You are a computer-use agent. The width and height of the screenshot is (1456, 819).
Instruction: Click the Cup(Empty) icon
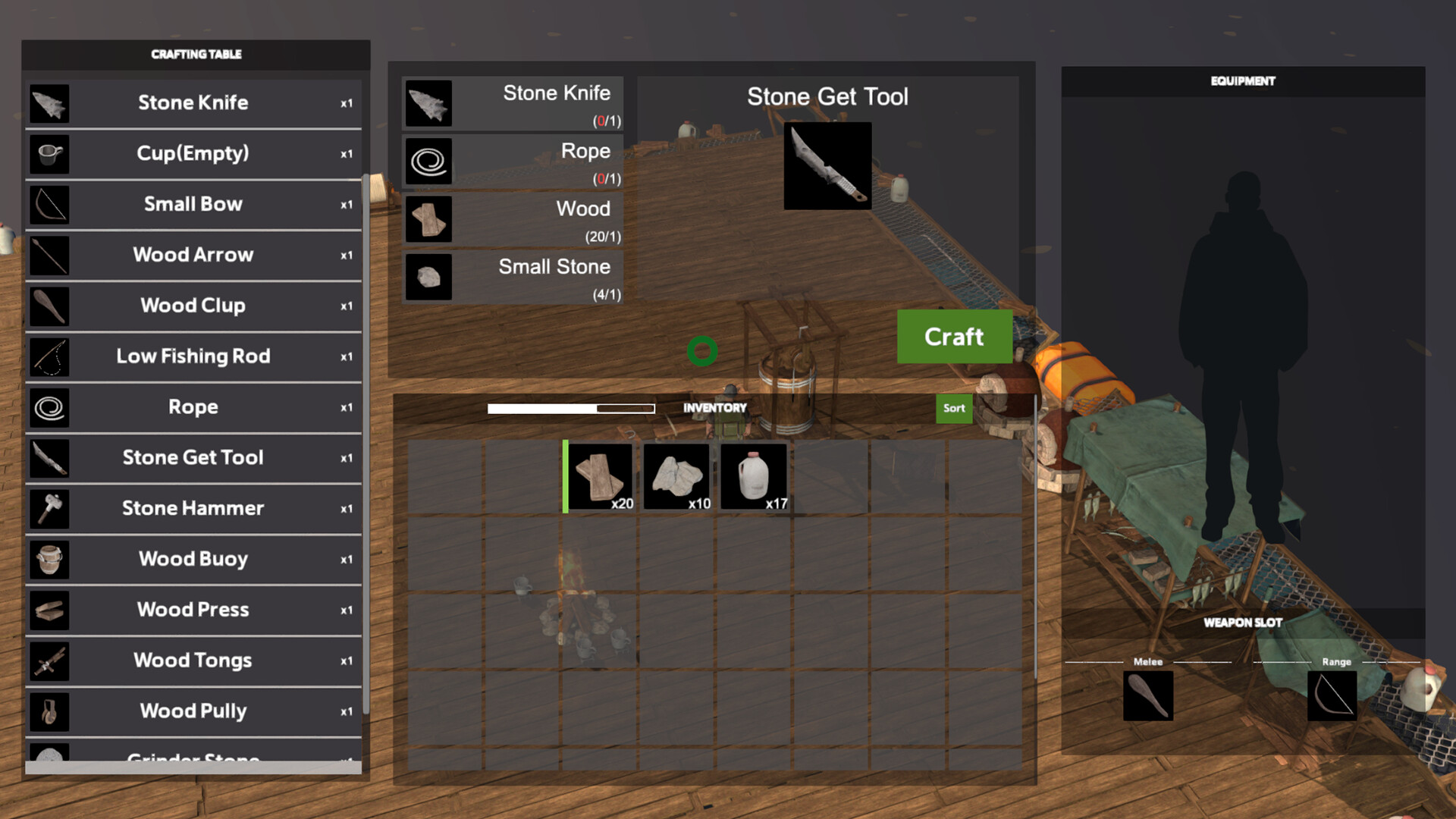49,154
